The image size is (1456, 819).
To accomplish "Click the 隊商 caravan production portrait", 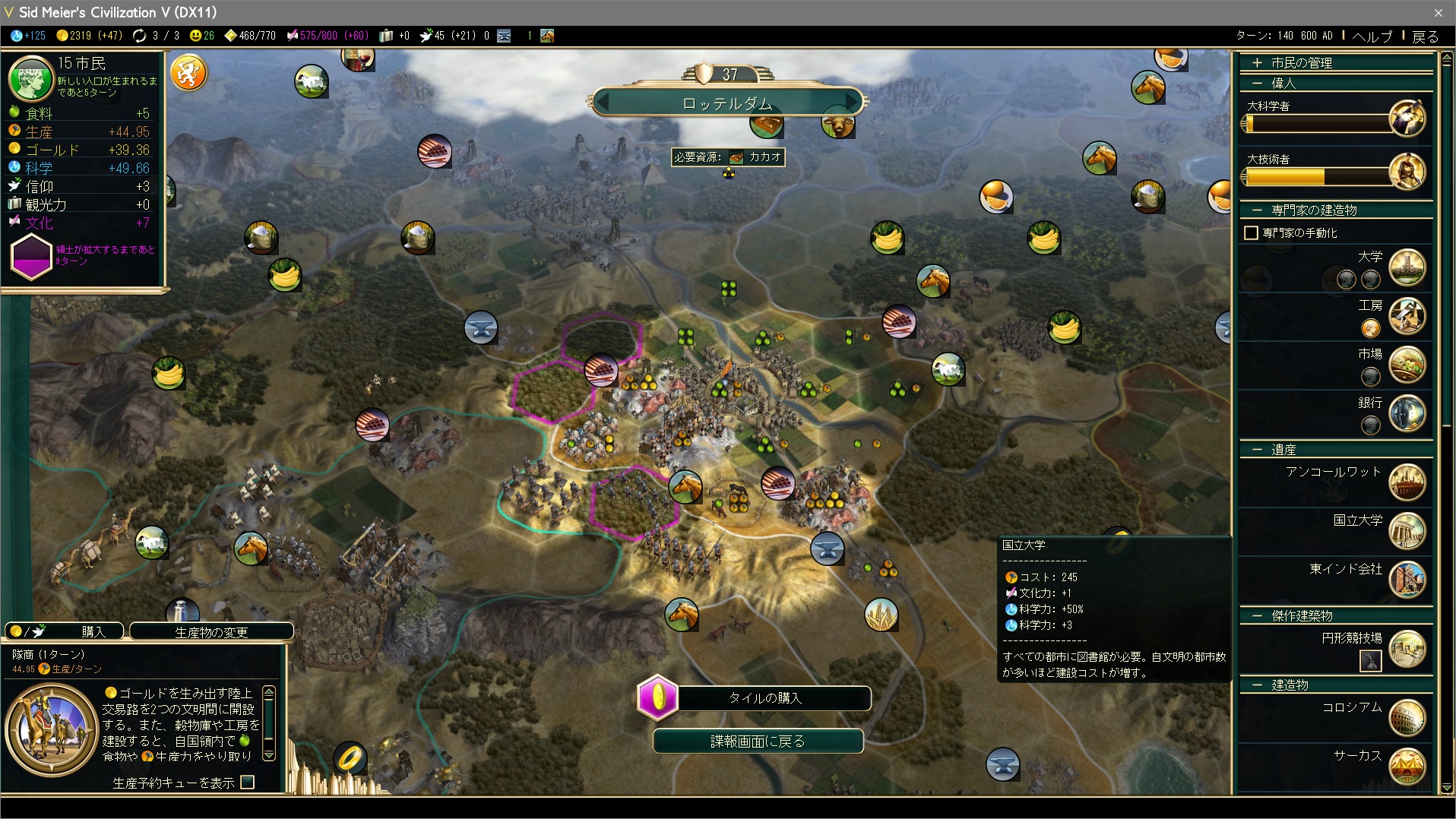I will tap(52, 729).
